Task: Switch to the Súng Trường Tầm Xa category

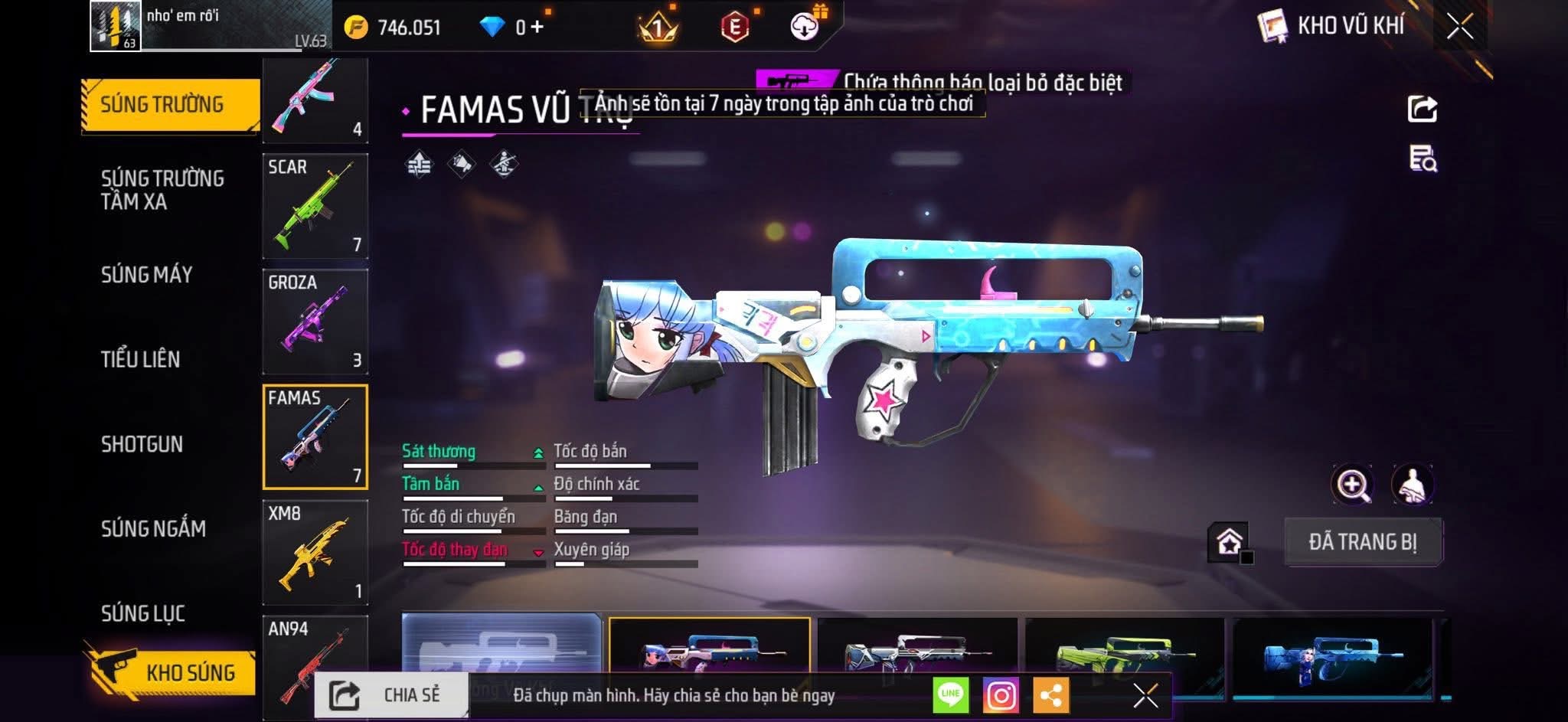Action: pos(162,190)
